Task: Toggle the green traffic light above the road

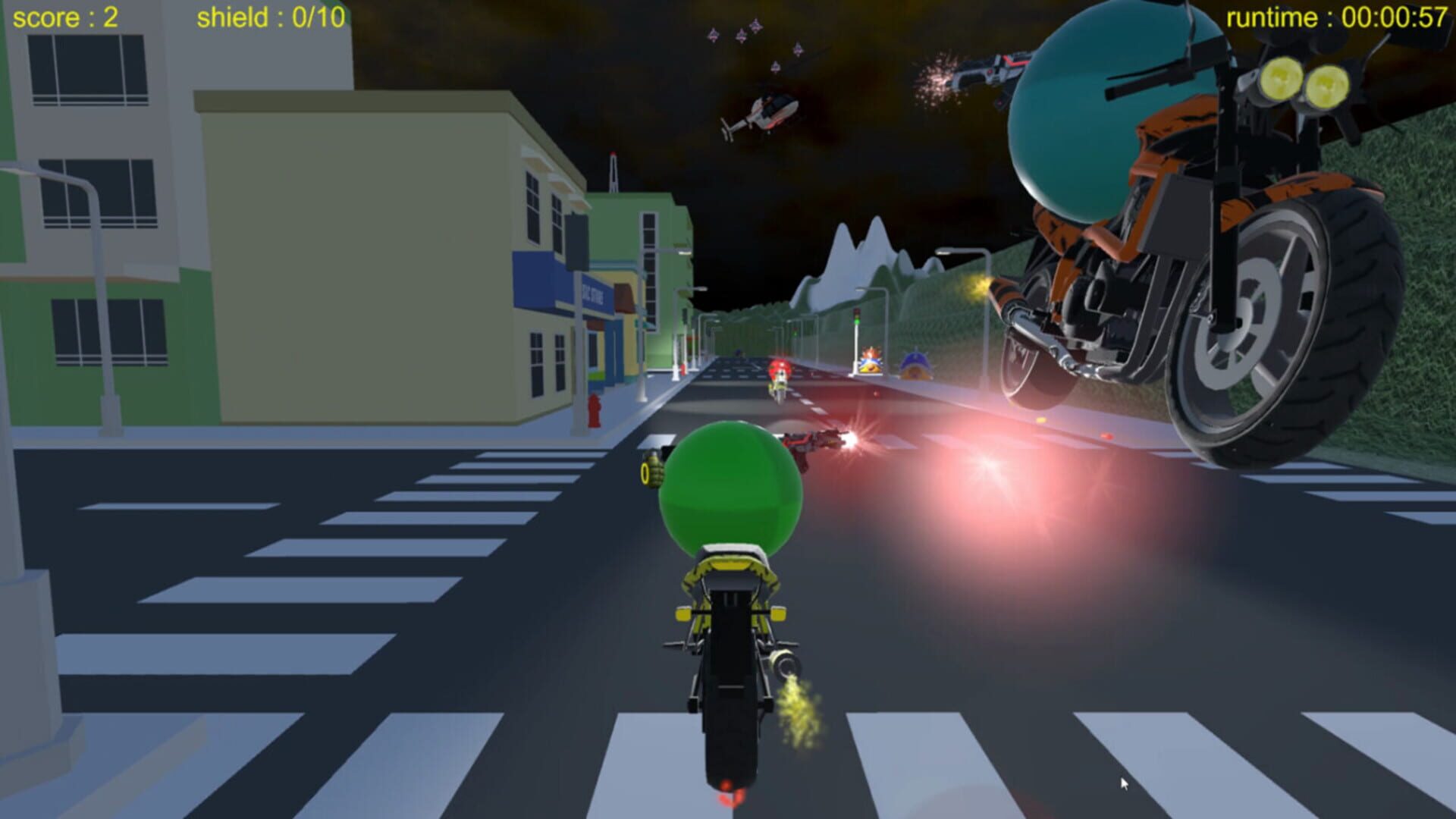Action: click(855, 321)
